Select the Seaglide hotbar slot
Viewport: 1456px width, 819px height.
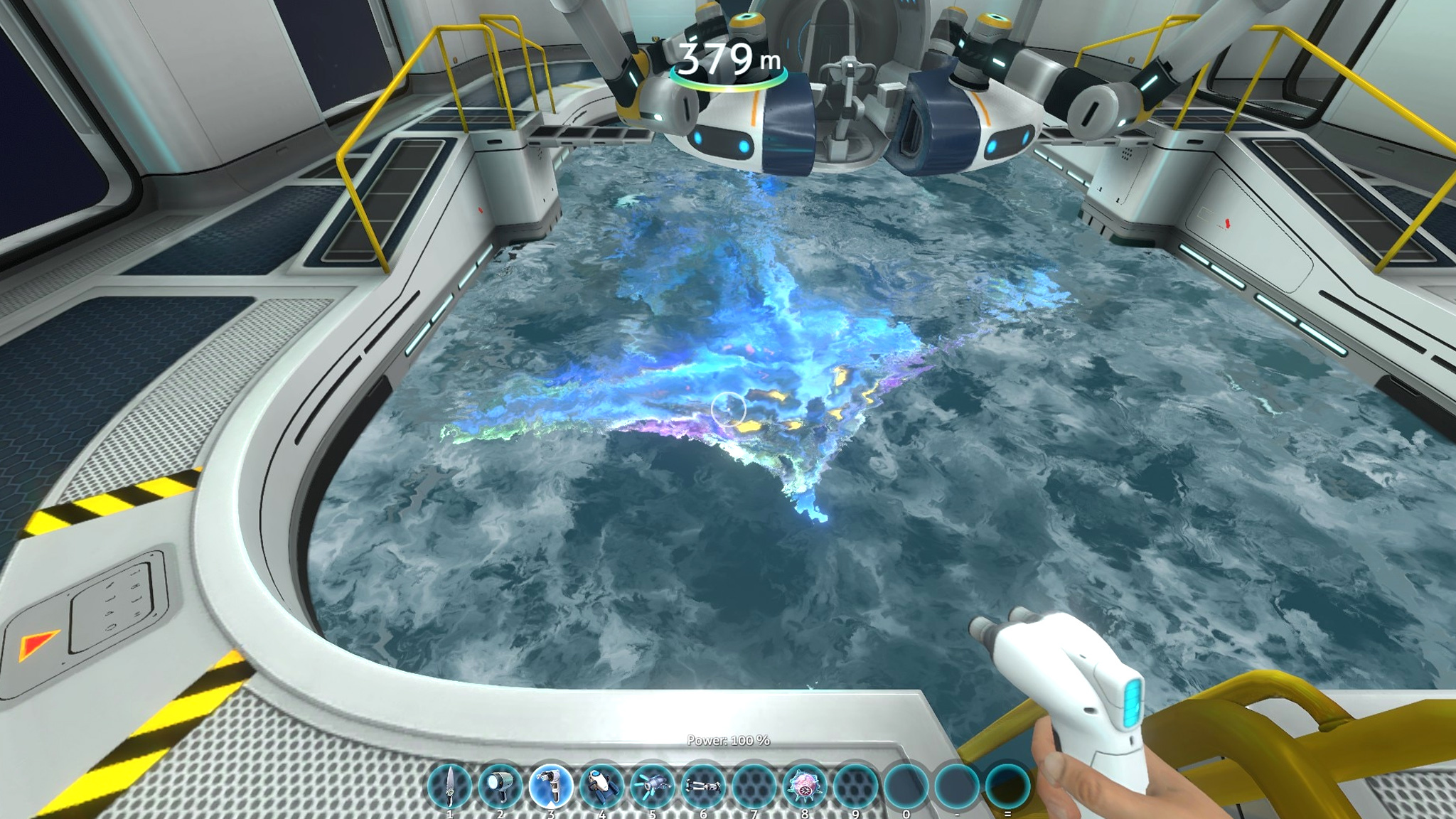[601, 786]
